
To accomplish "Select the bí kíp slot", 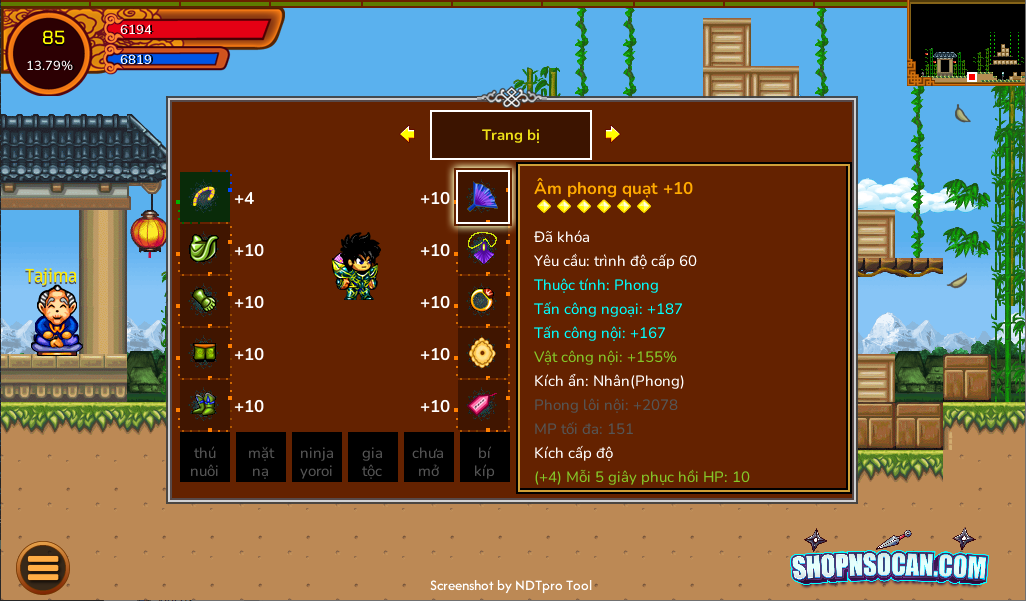I will tap(485, 457).
